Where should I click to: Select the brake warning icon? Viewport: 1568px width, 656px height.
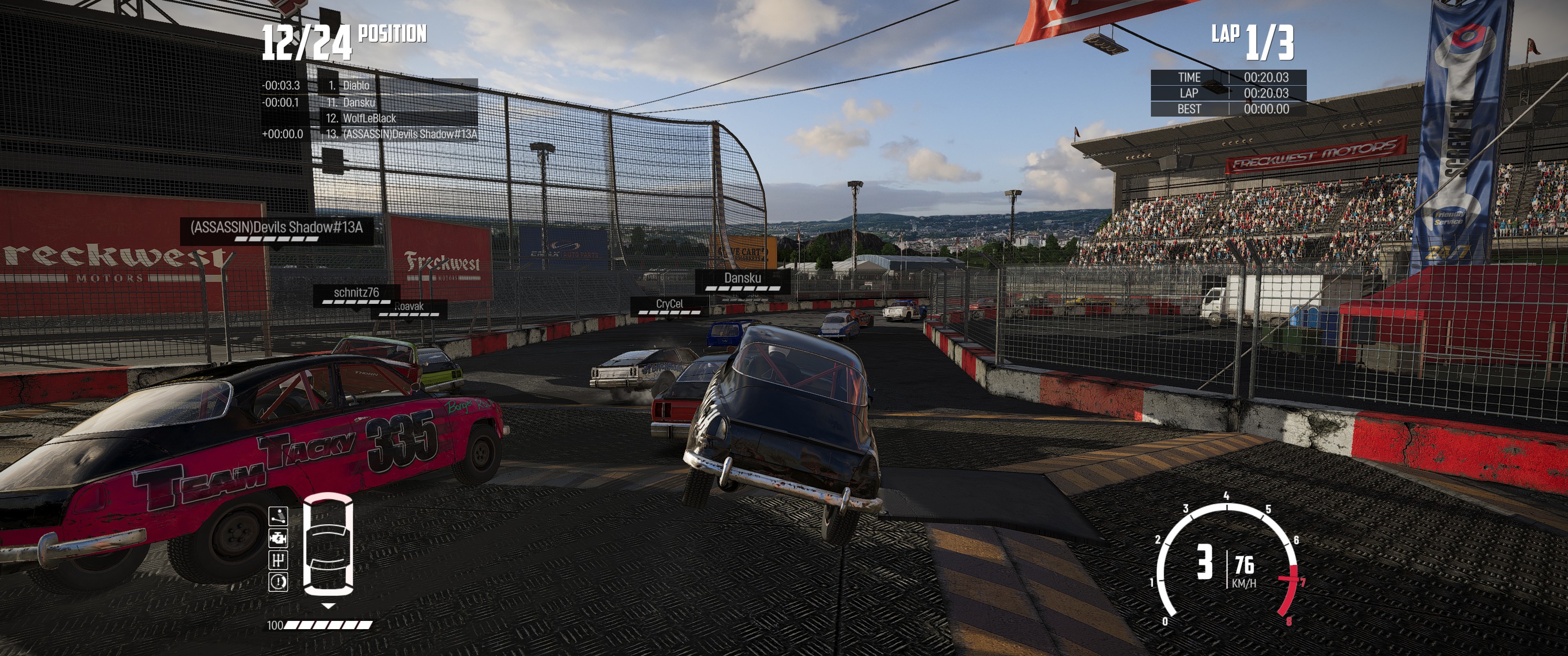click(278, 582)
